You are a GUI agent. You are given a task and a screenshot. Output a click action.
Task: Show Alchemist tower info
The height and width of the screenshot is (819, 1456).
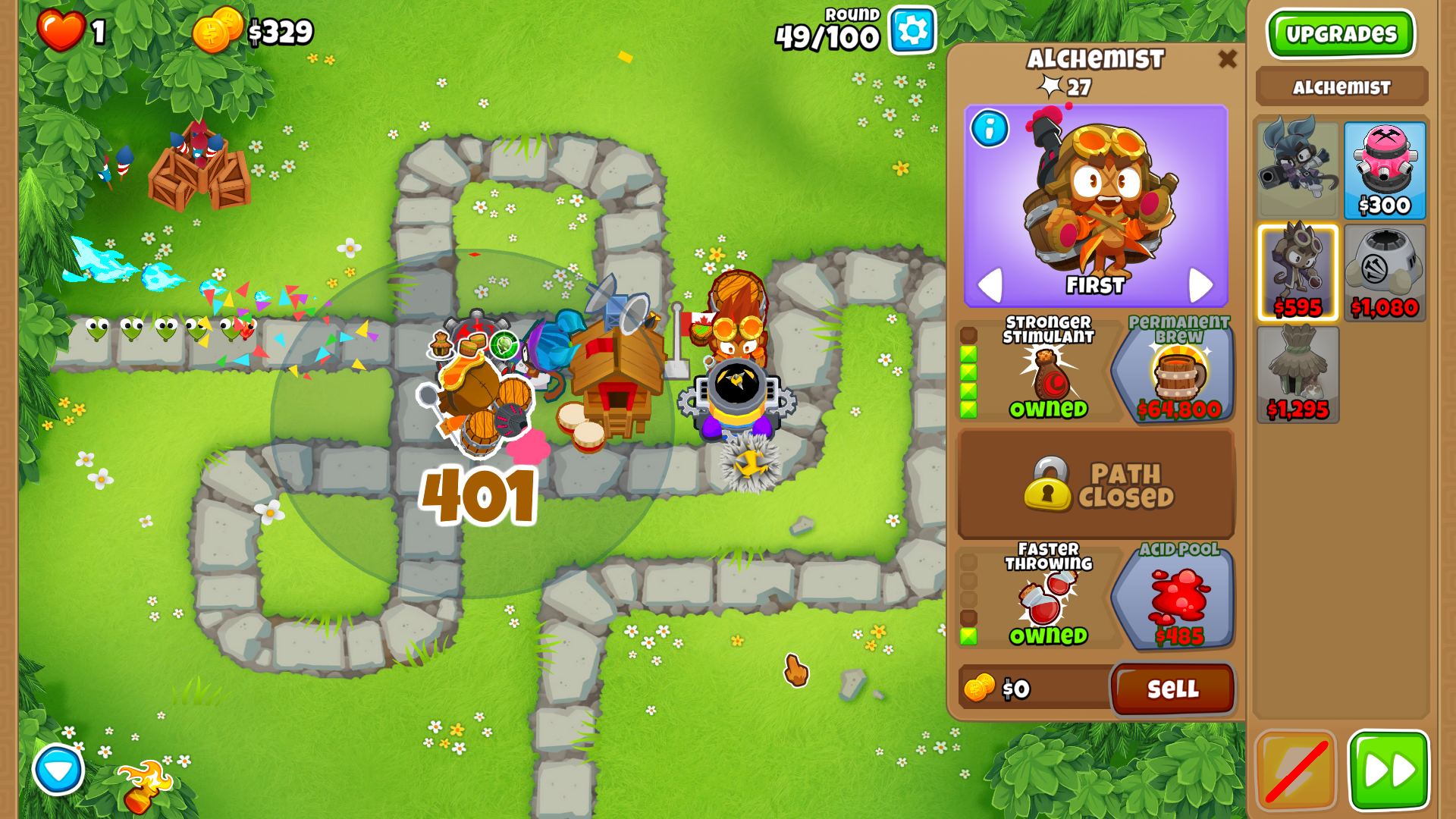click(990, 129)
